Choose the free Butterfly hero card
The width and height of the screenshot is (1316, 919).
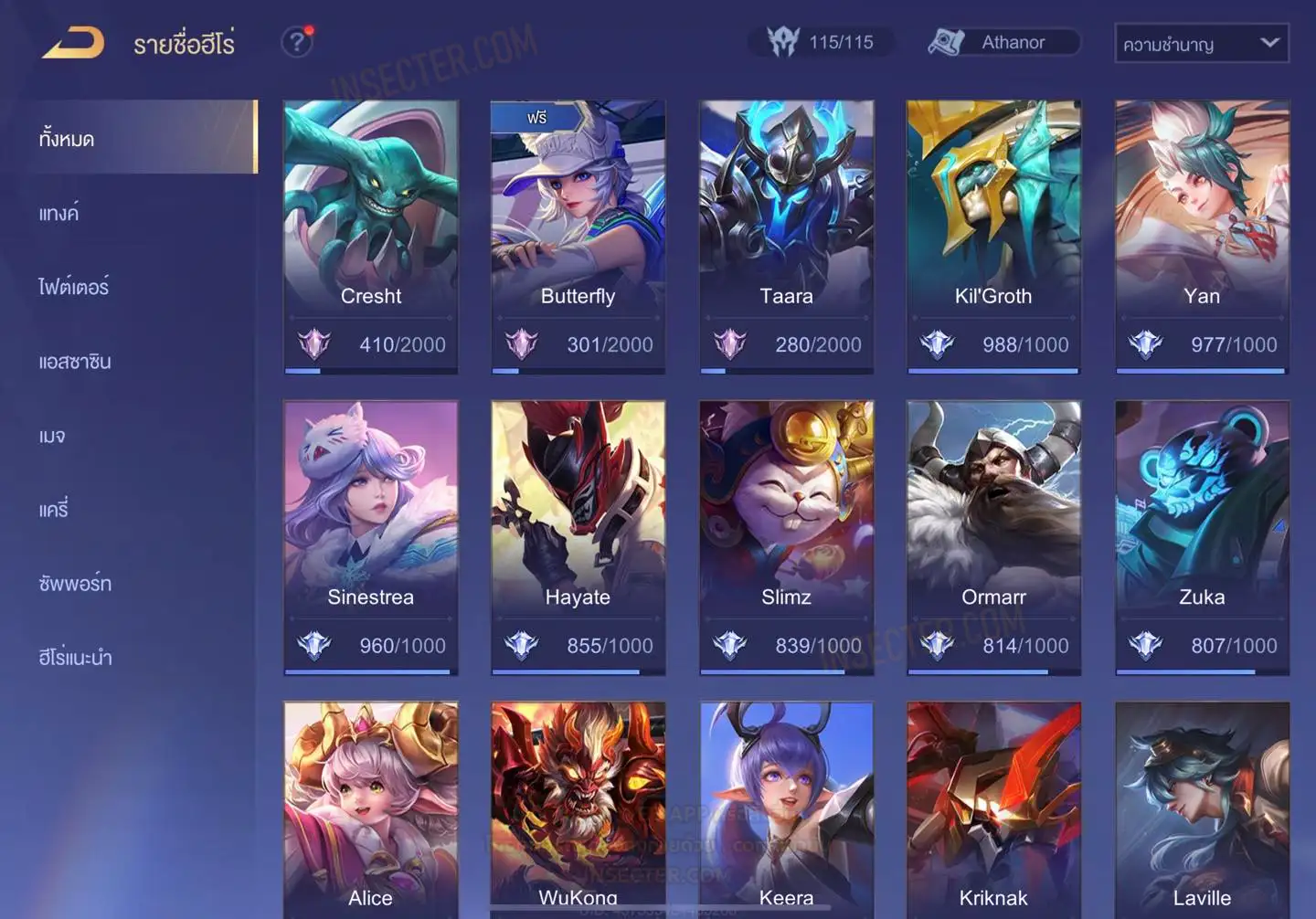[578, 236]
